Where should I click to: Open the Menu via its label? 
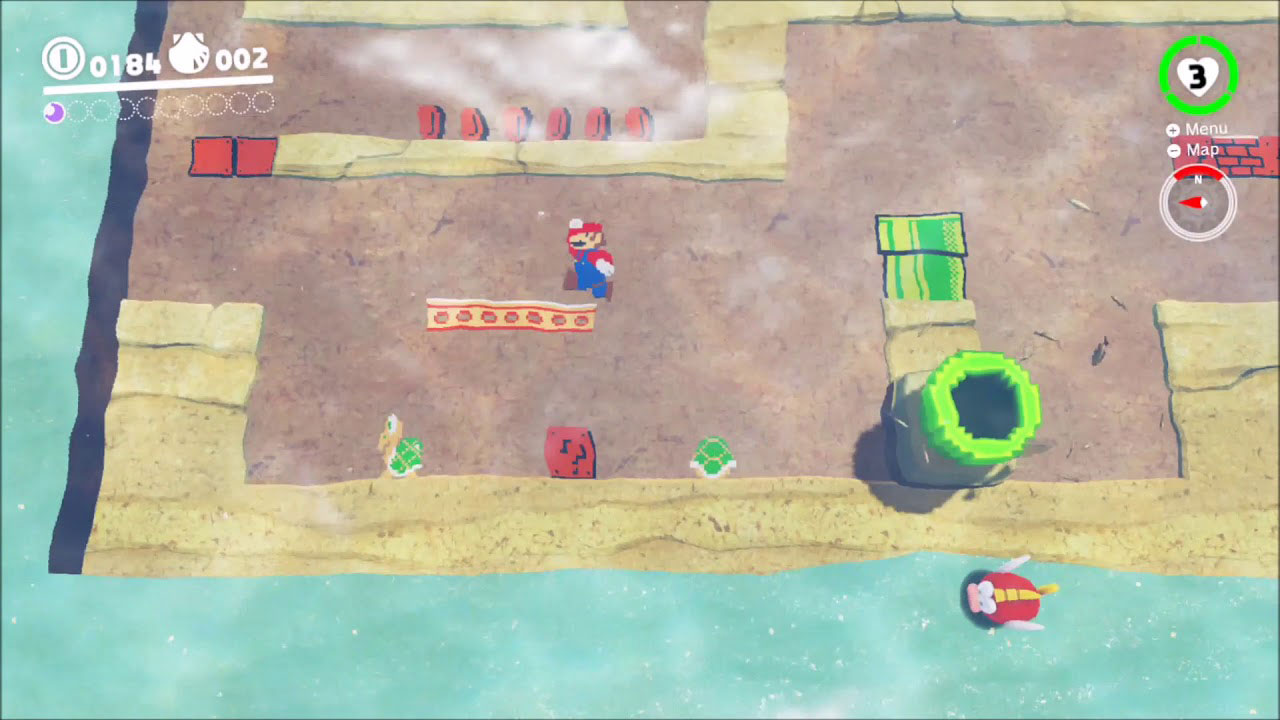click(1207, 129)
